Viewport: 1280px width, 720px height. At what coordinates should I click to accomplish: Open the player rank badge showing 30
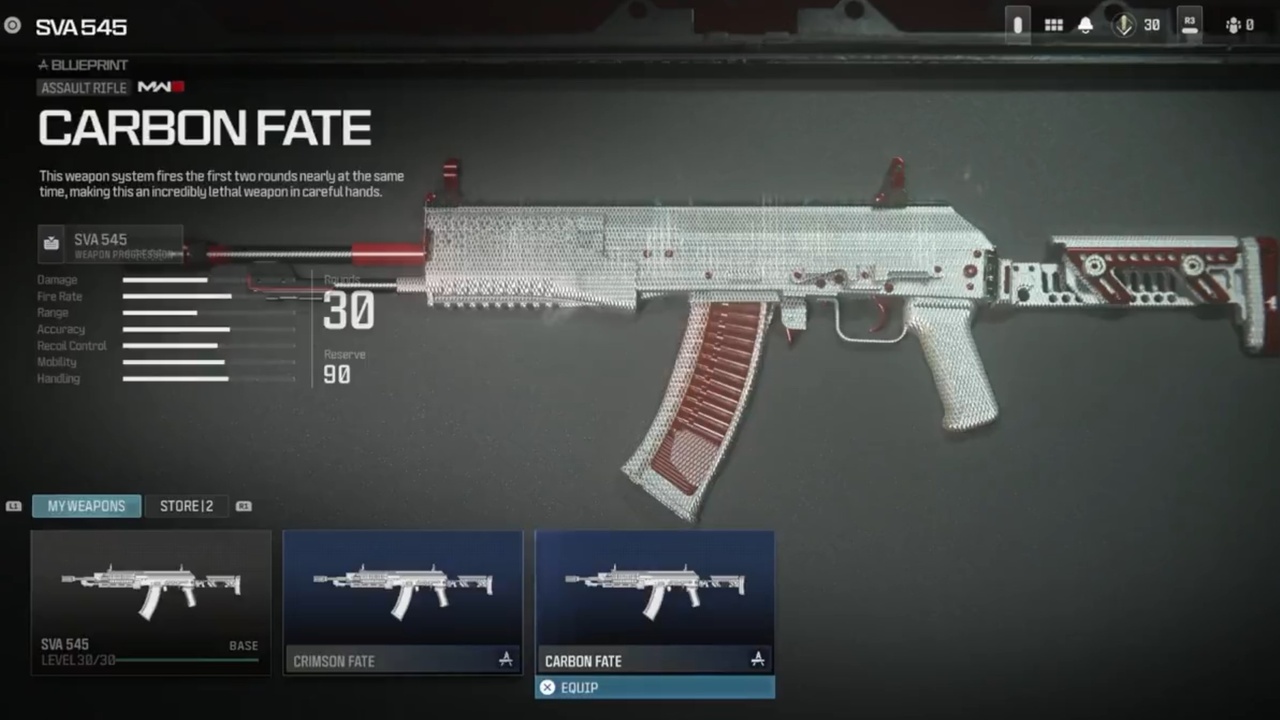[x=1136, y=25]
